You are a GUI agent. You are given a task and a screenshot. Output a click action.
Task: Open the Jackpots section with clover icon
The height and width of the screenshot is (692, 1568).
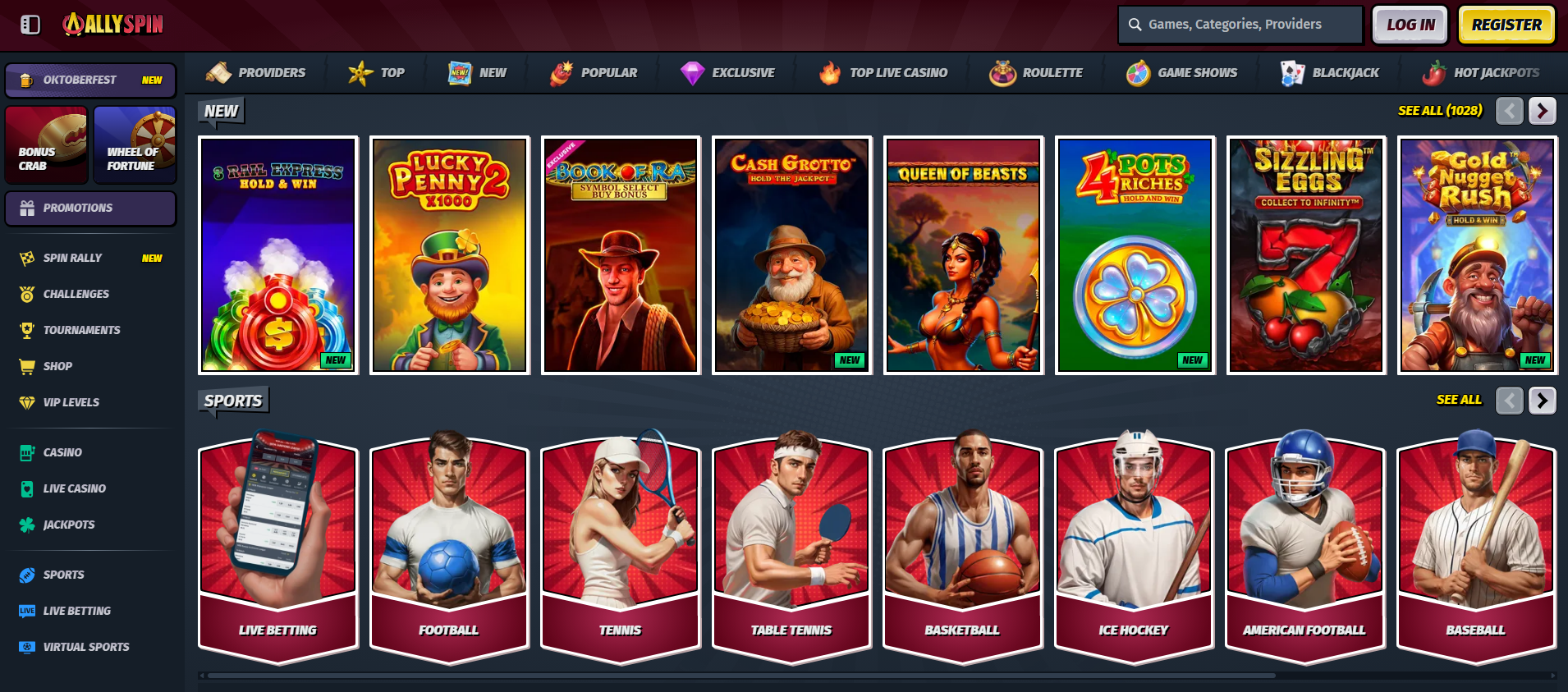(x=25, y=525)
